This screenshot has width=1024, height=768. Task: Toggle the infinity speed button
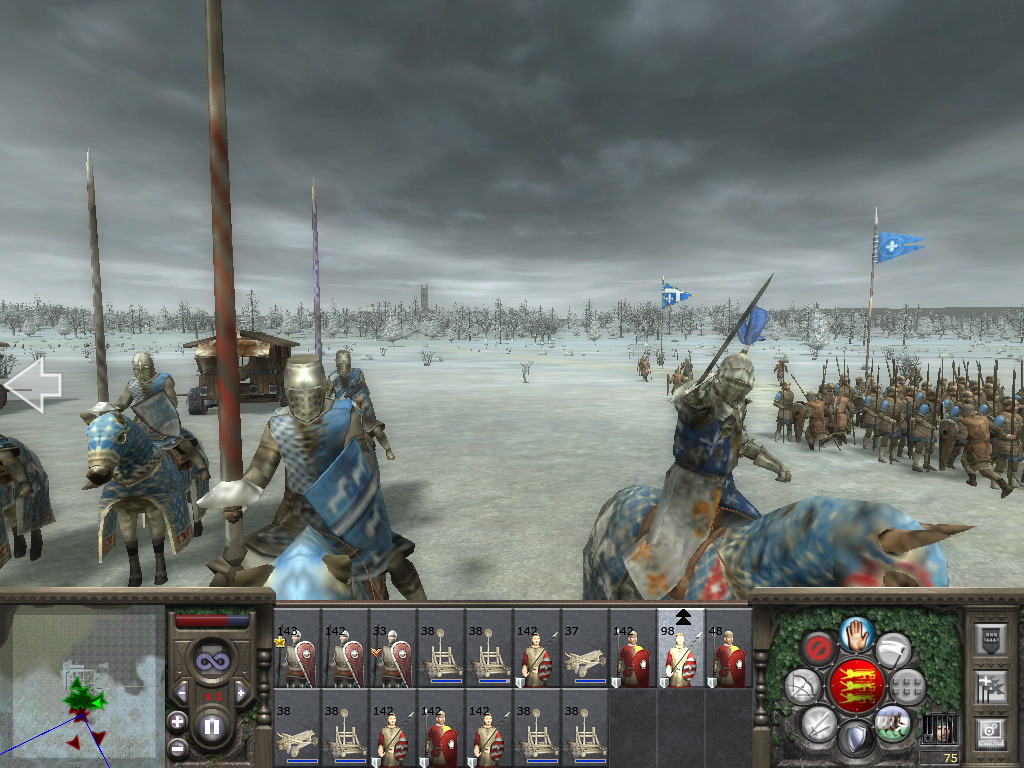[x=211, y=660]
